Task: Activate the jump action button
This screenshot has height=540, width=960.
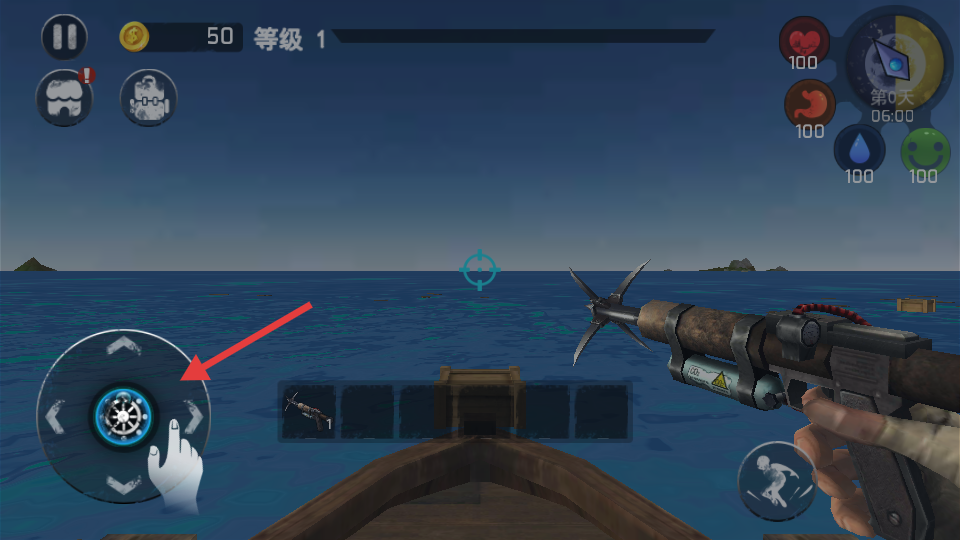Action: click(x=776, y=480)
